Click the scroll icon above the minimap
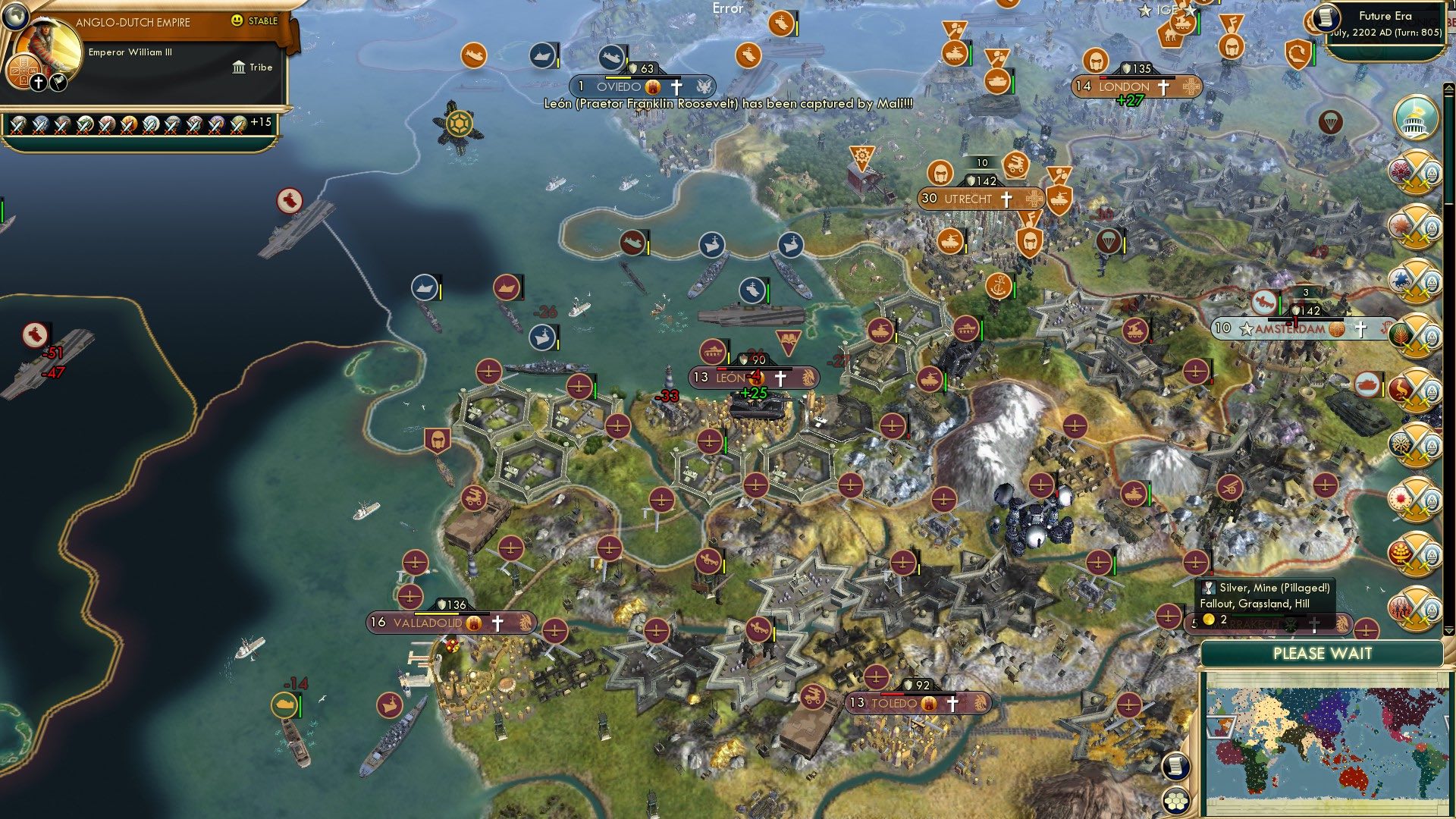The height and width of the screenshot is (819, 1456). 1175,766
